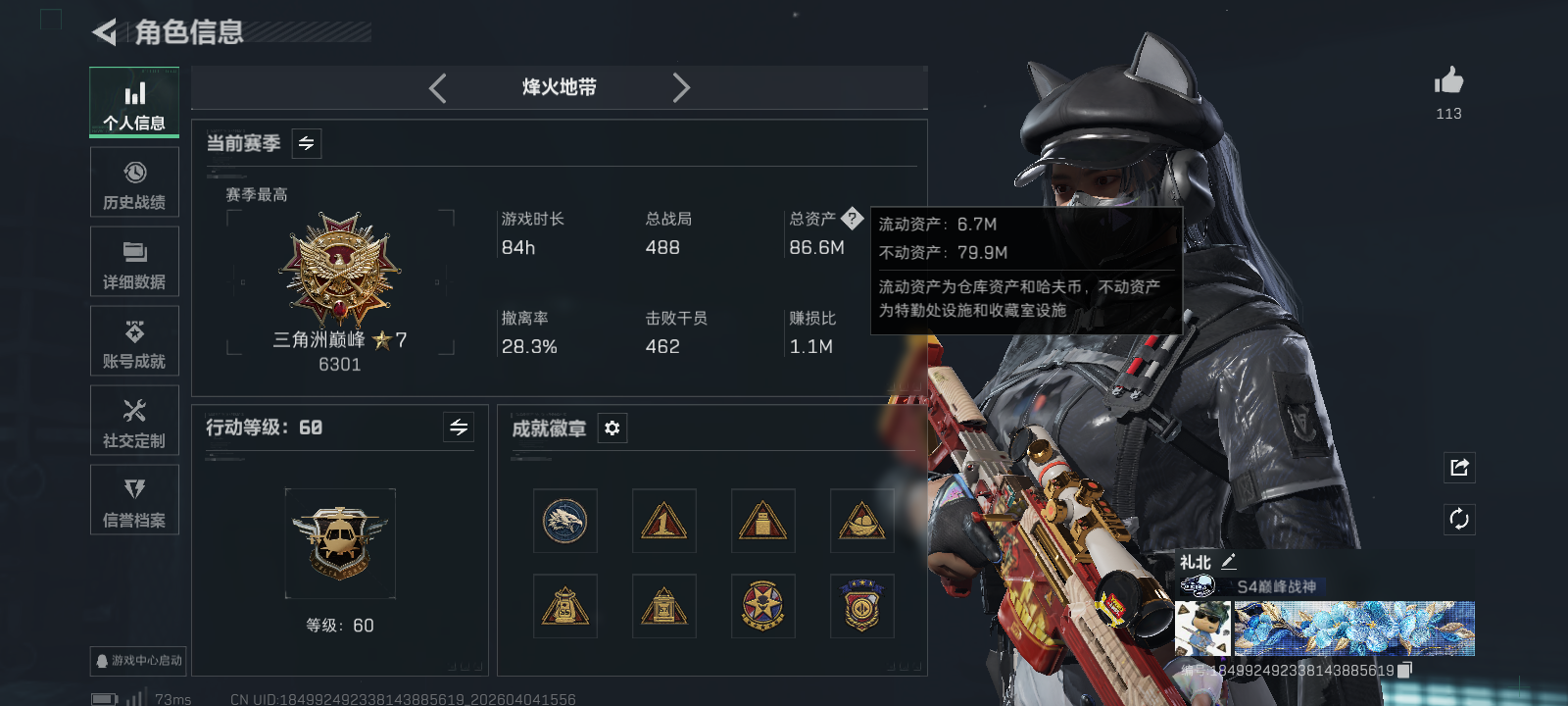This screenshot has height=706, width=1568.
Task: Open 详细数据 from the sidebar
Action: pos(134,261)
